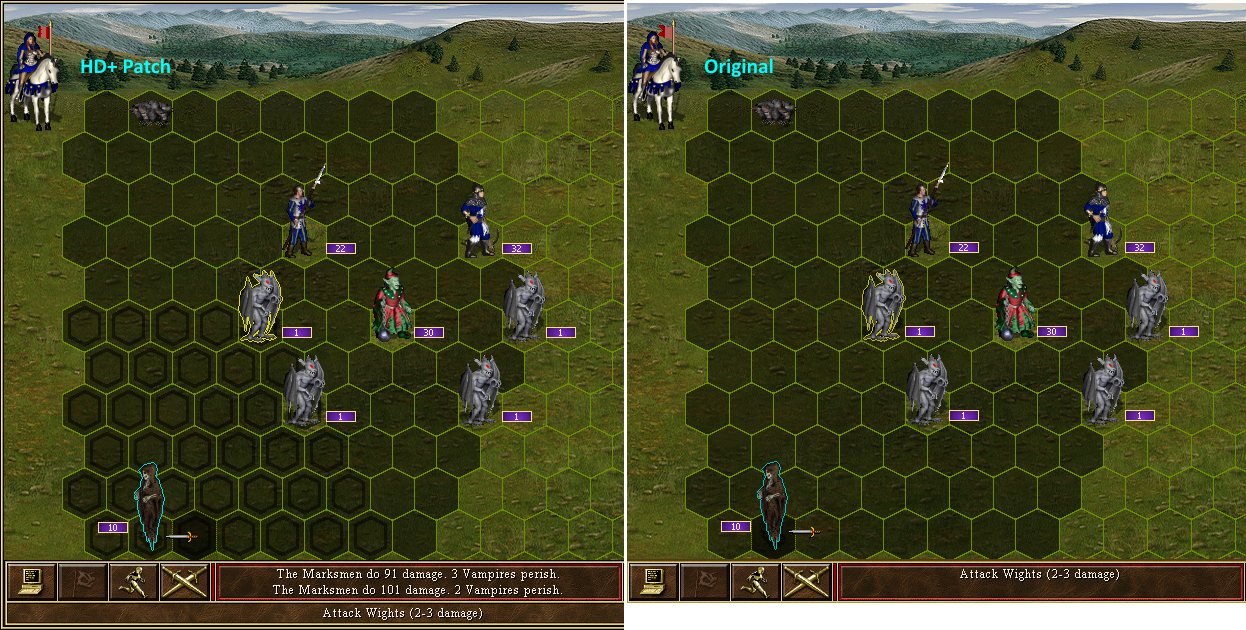Toggle auto-combat crossed swords in the HD+ Patch panel
This screenshot has height=630, width=1246.
click(184, 581)
